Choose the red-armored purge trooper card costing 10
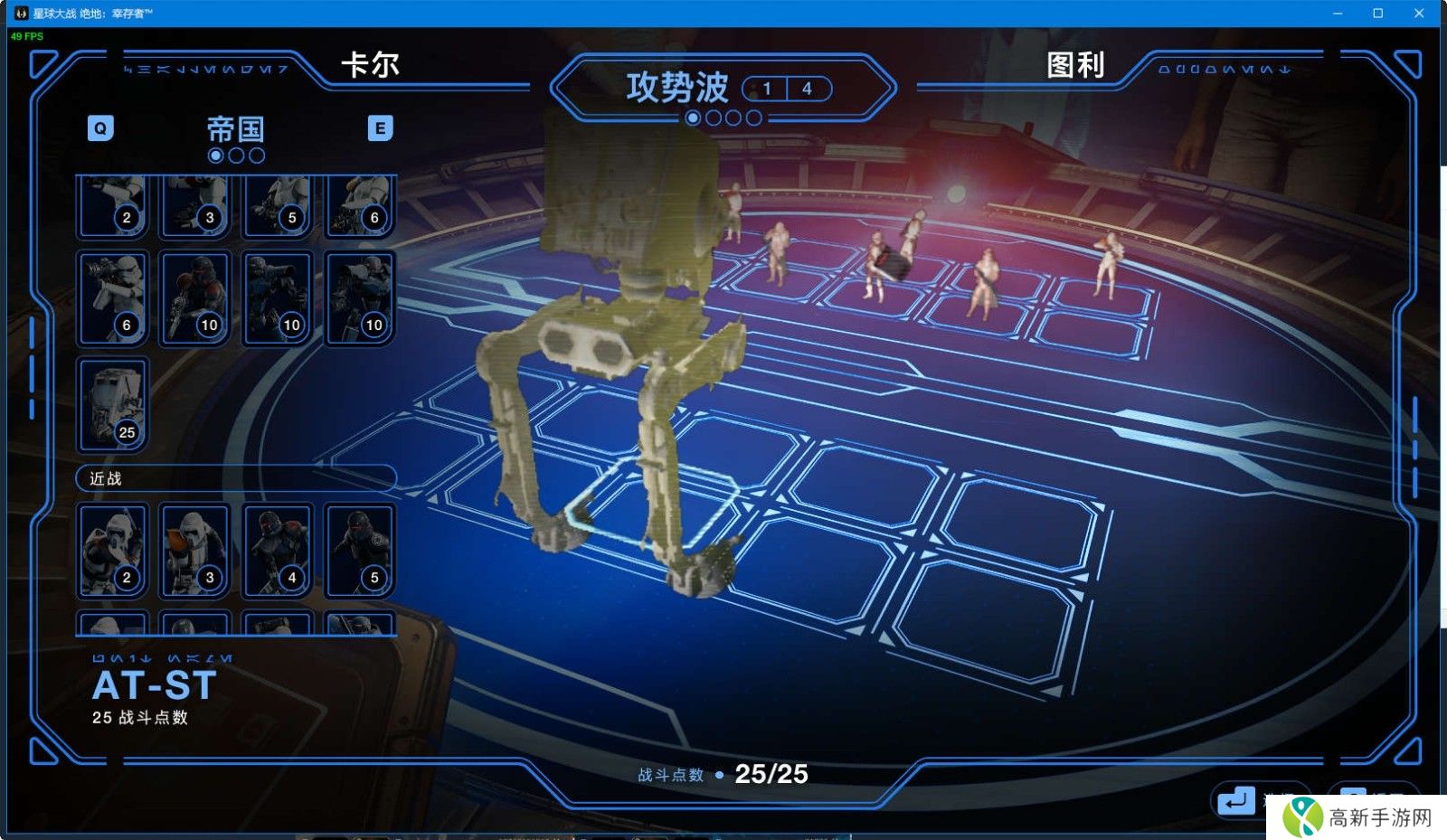1447x840 pixels. coord(194,297)
